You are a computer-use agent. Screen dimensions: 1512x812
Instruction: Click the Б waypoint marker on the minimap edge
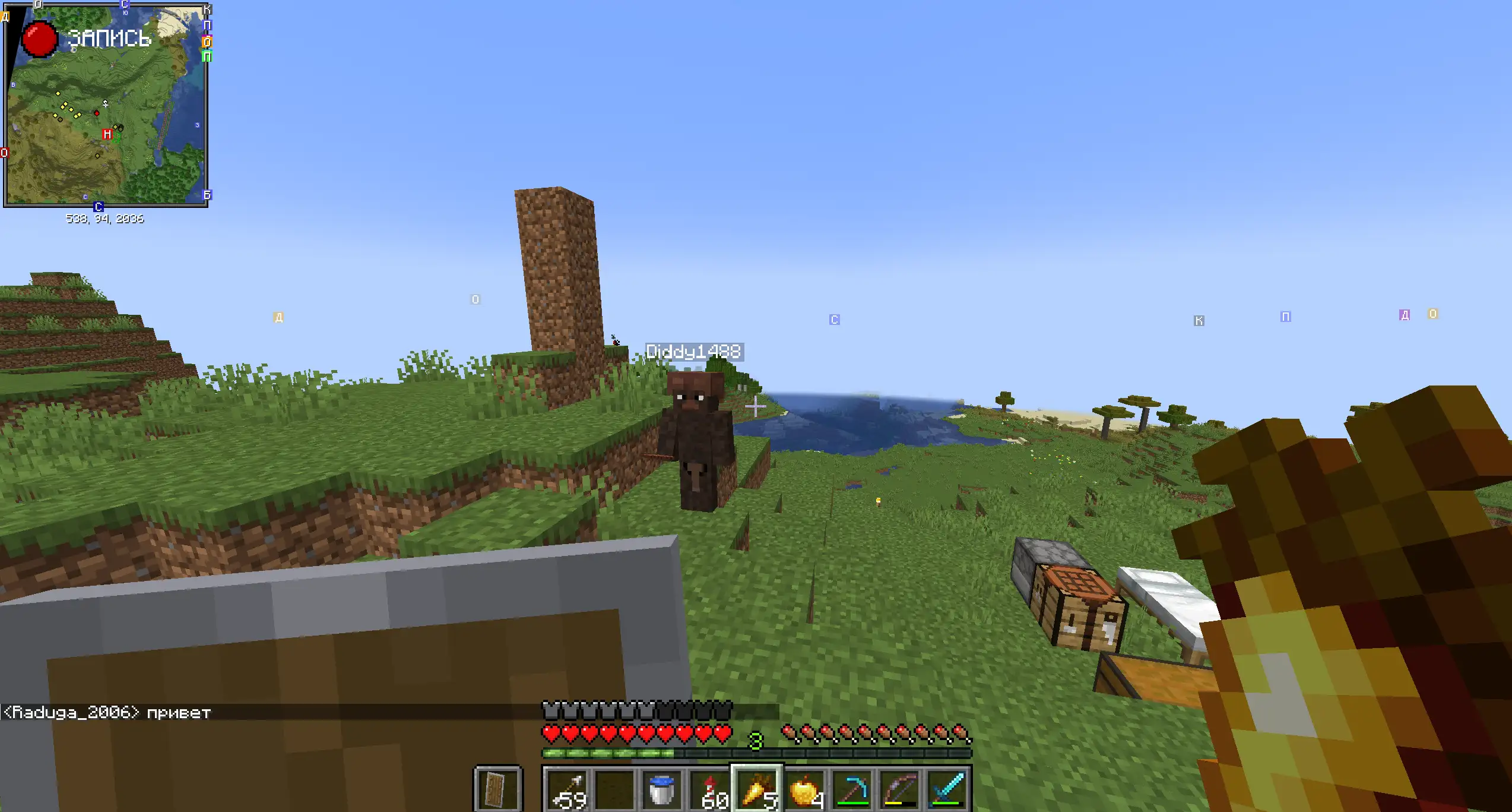[207, 195]
